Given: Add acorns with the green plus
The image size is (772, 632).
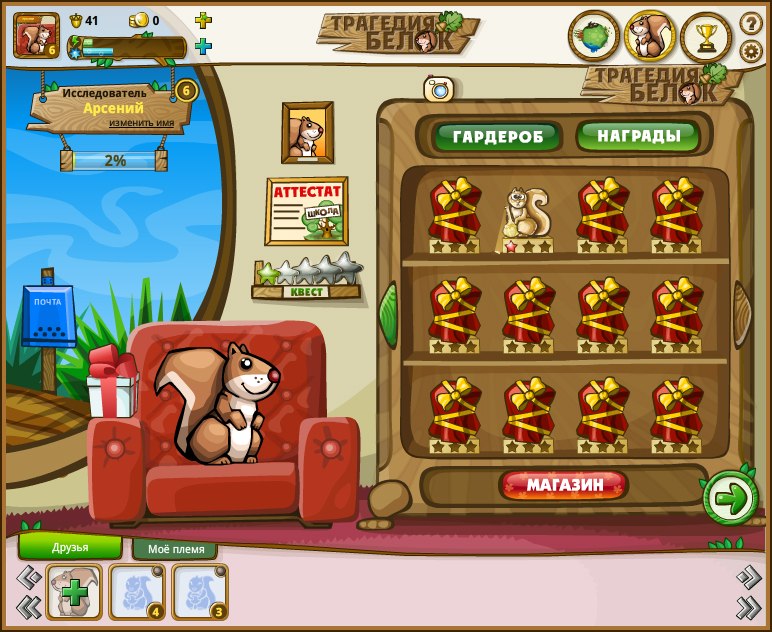Looking at the screenshot, I should (203, 20).
